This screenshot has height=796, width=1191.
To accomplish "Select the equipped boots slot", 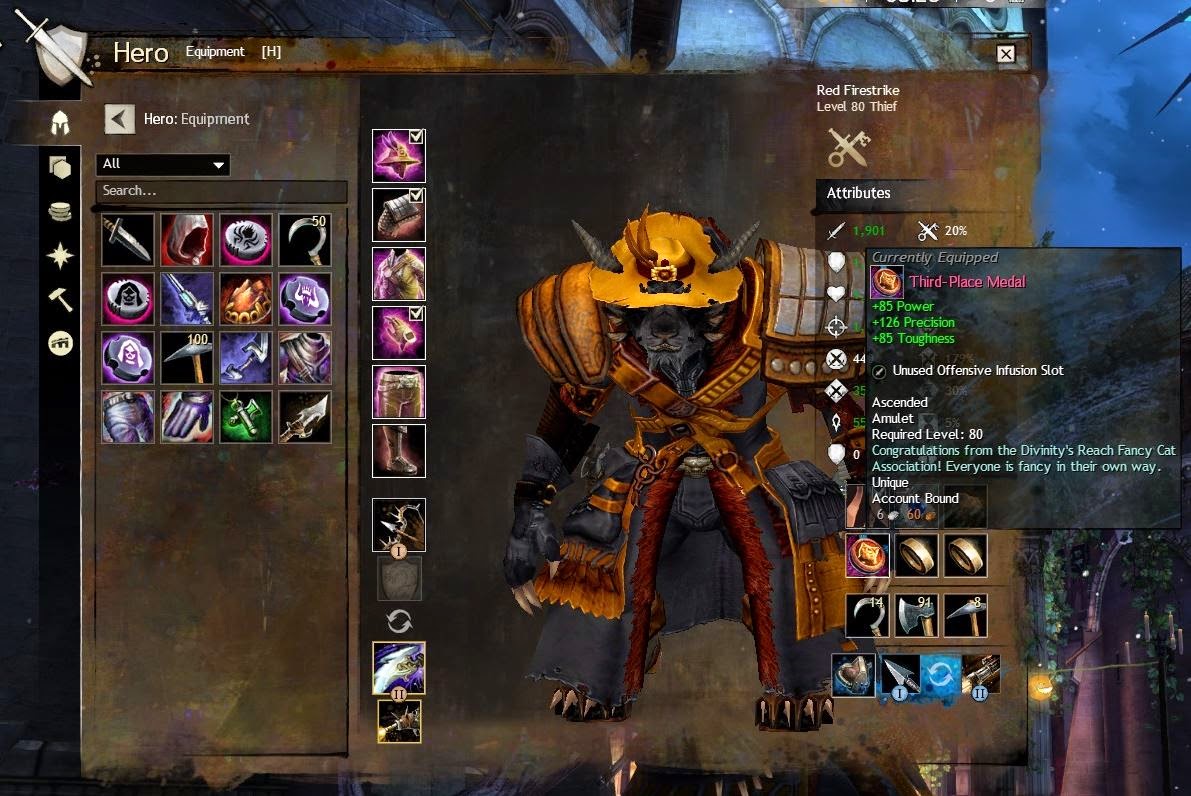I will point(399,450).
